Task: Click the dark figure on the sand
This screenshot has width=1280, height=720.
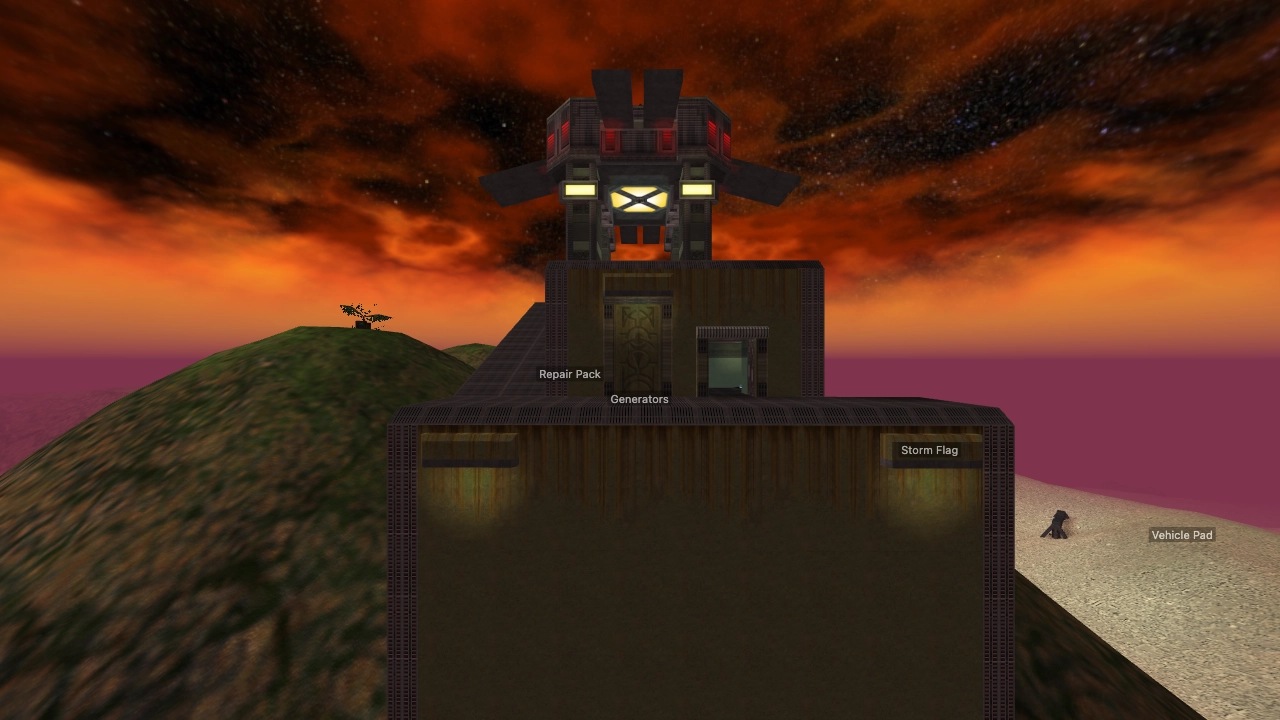Action: click(x=1057, y=525)
